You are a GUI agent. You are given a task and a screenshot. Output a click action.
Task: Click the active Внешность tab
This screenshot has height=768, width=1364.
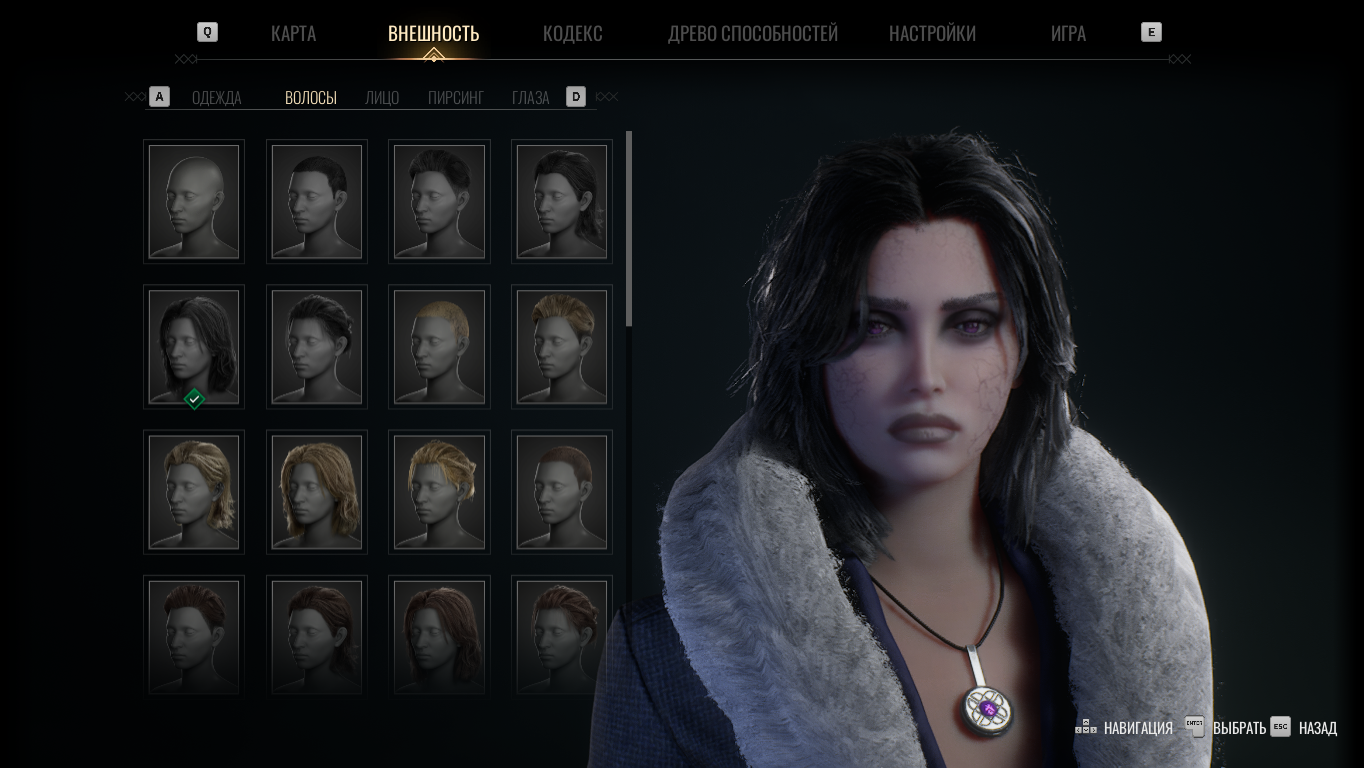point(433,33)
